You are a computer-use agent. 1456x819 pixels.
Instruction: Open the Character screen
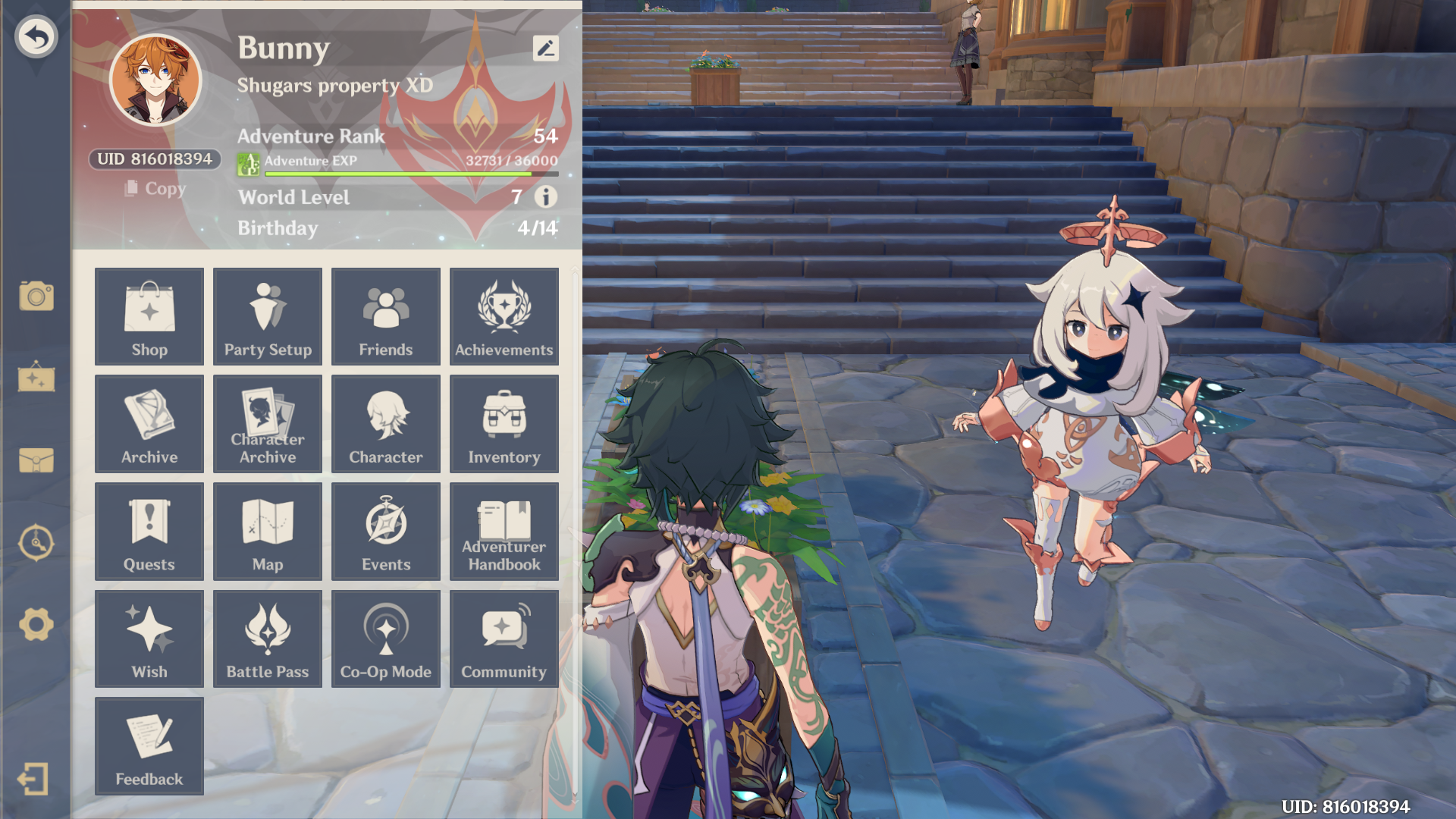click(x=385, y=424)
